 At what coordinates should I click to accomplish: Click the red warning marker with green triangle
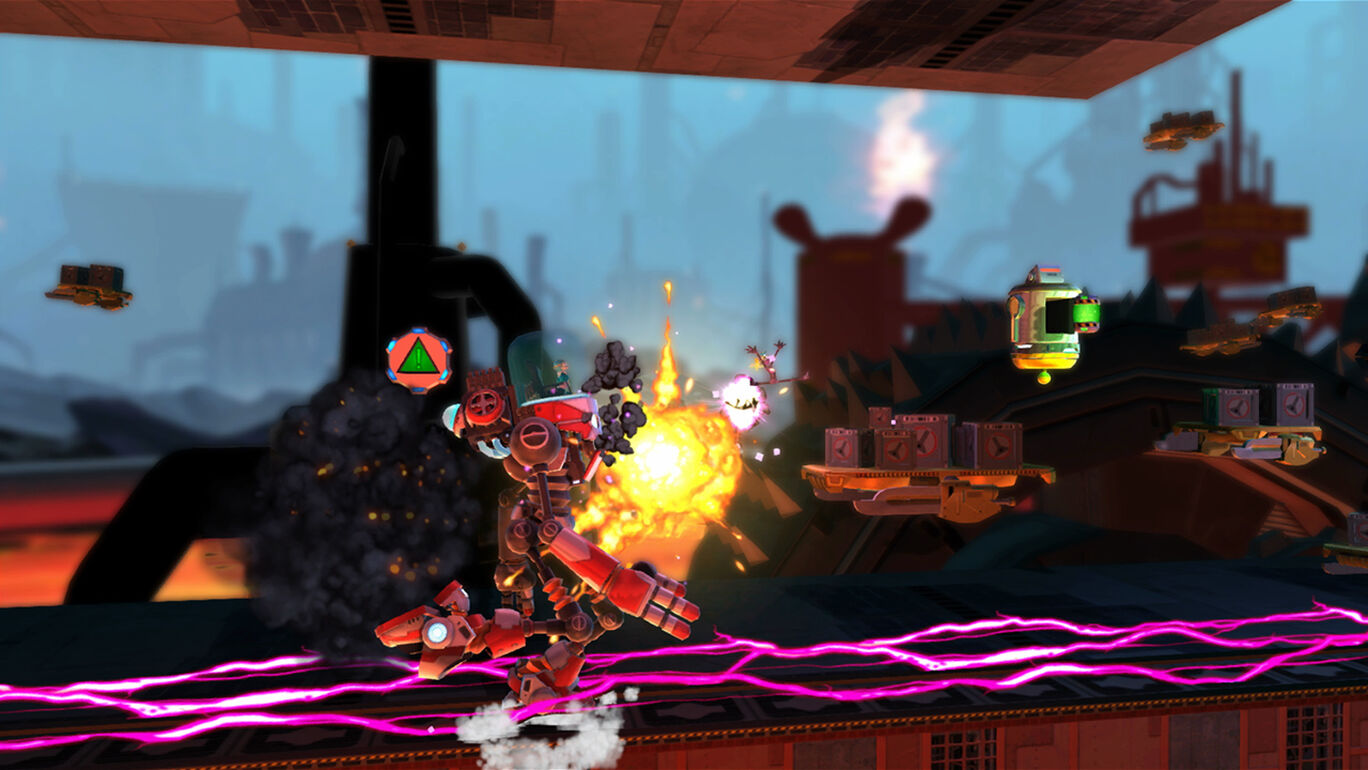click(x=419, y=359)
